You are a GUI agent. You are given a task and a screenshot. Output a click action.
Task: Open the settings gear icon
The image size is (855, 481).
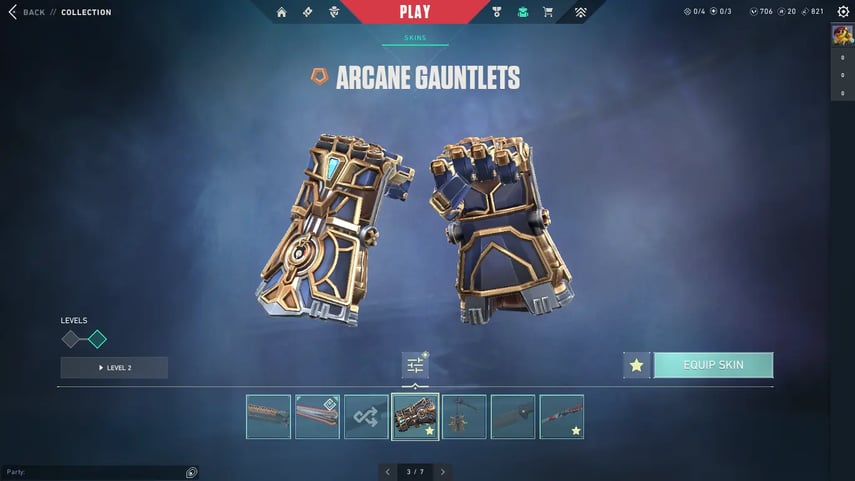(x=842, y=12)
